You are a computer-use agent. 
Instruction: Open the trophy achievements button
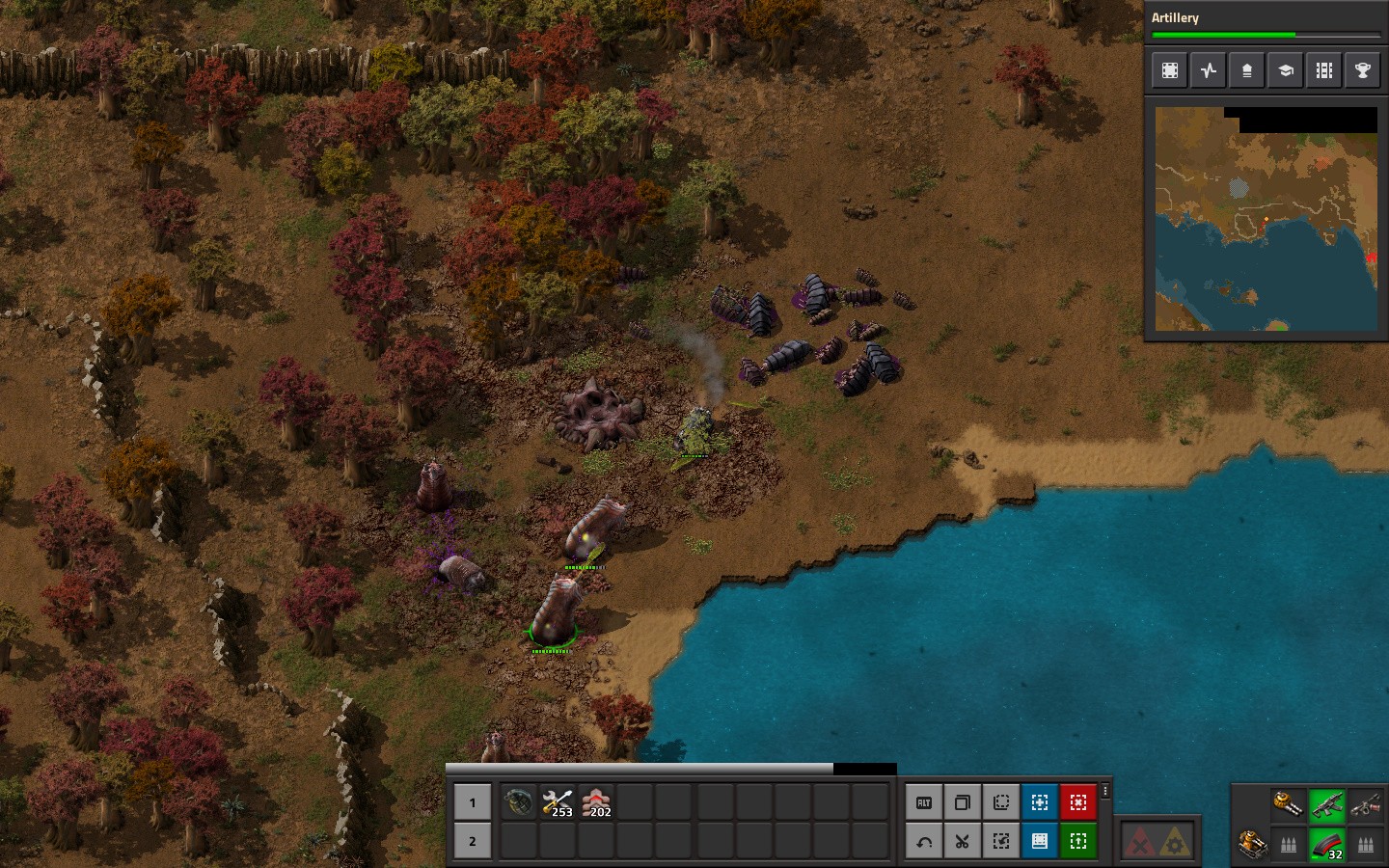(x=1363, y=70)
